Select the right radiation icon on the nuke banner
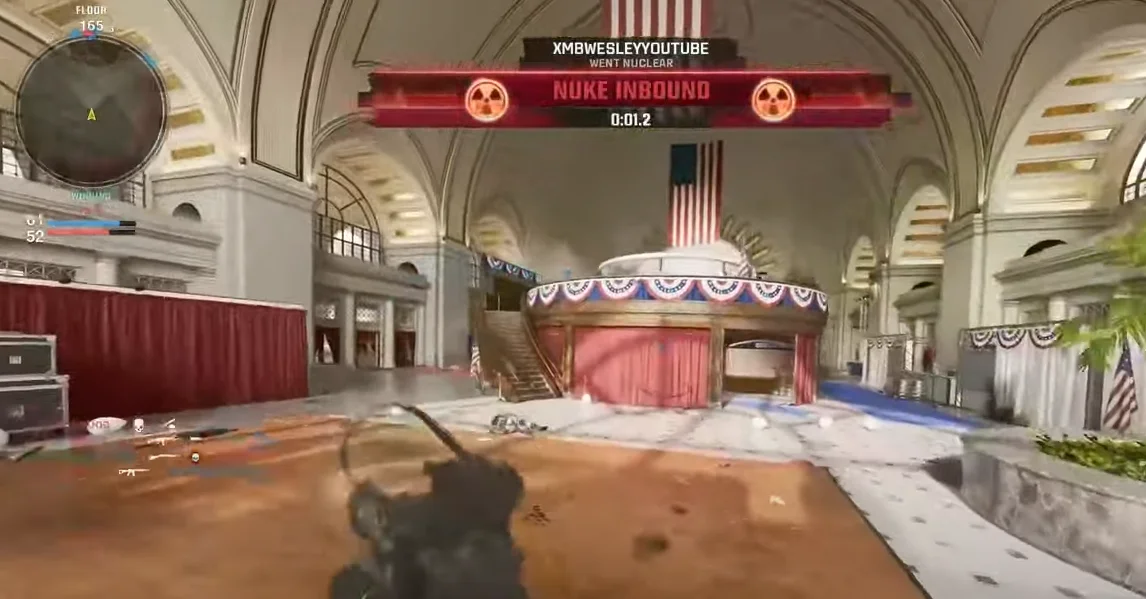This screenshot has width=1146, height=599. tap(773, 100)
